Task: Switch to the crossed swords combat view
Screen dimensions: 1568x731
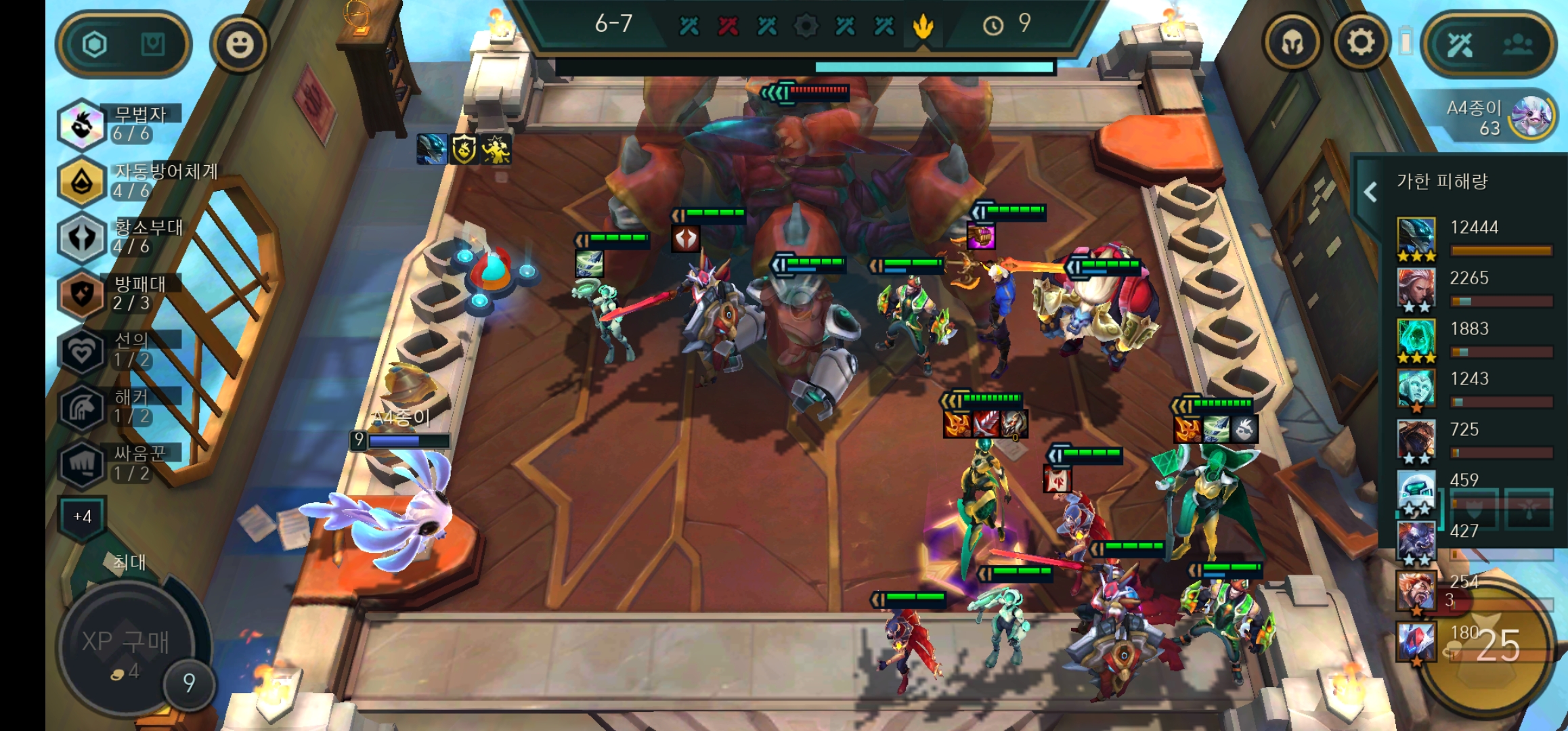Action: pos(1460,45)
